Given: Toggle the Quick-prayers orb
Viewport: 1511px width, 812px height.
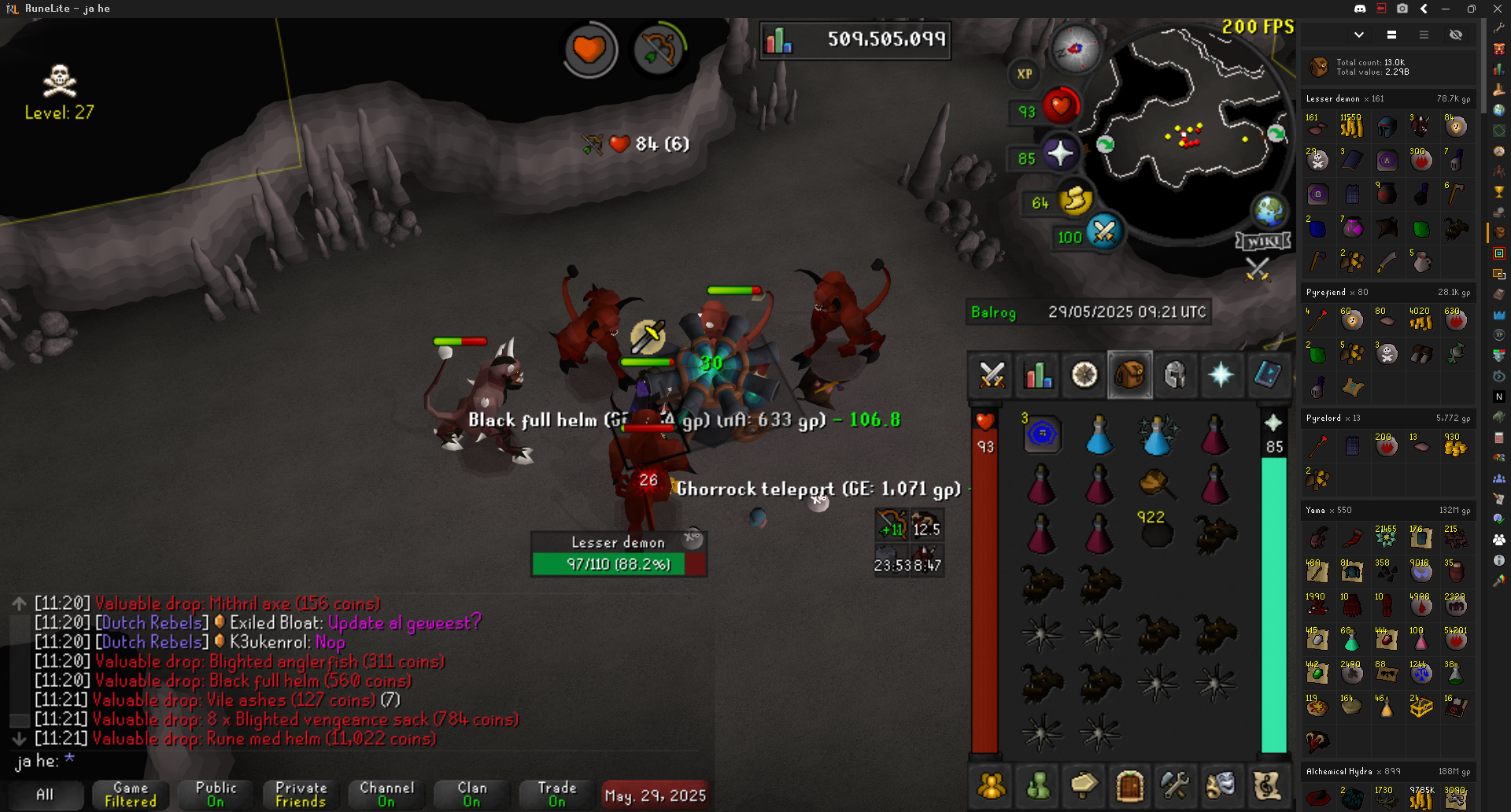Looking at the screenshot, I should [1060, 153].
